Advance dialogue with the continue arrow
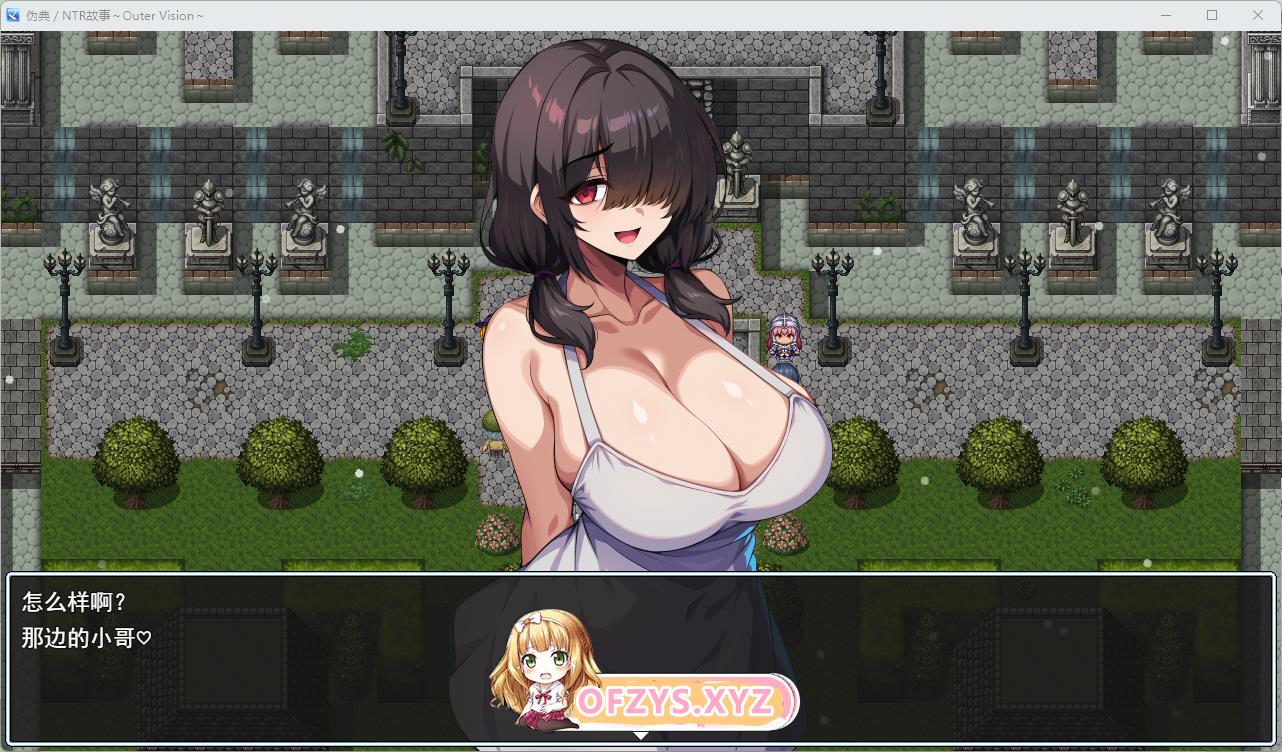 (x=641, y=736)
